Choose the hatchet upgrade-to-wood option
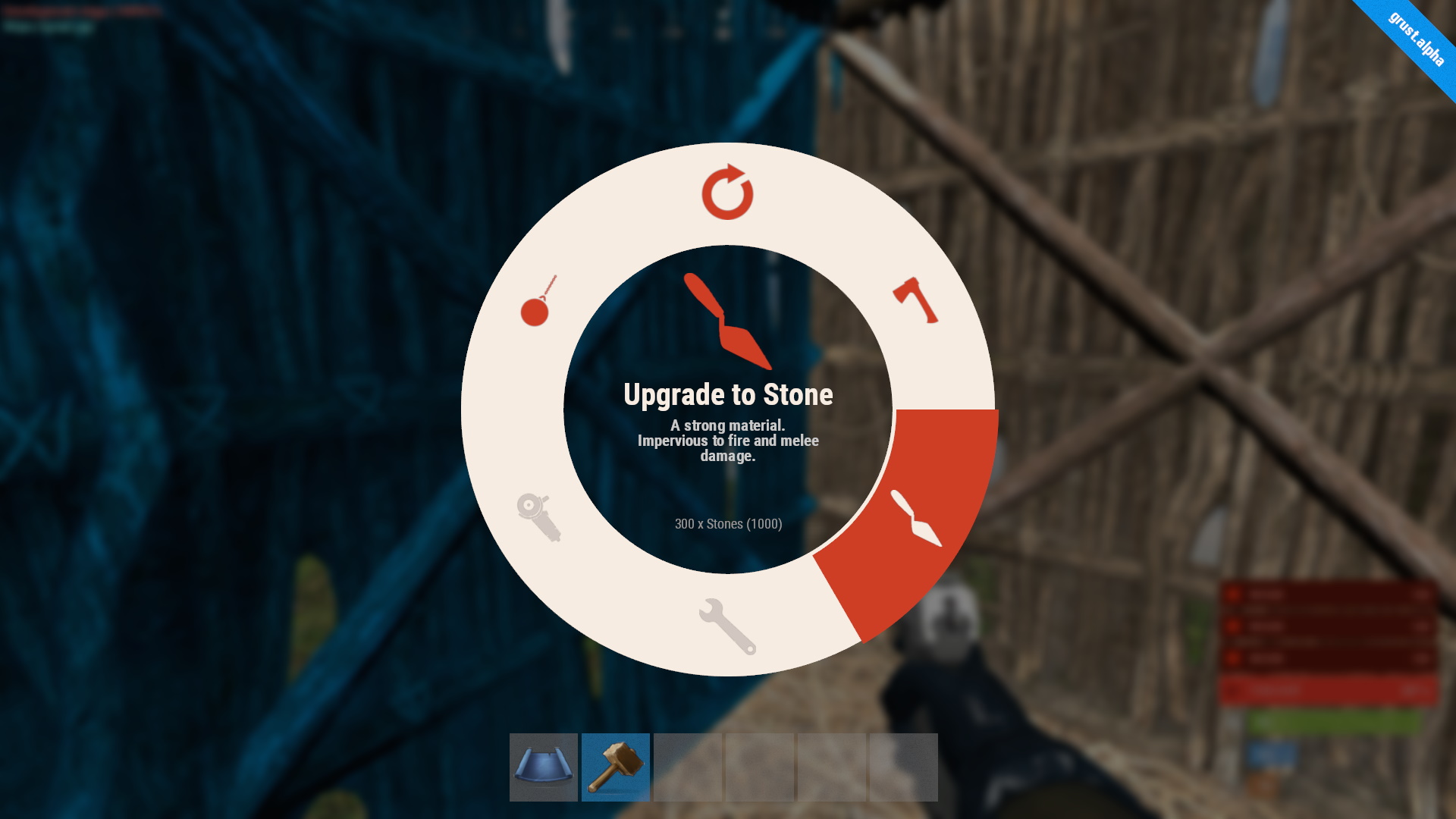 point(915,300)
